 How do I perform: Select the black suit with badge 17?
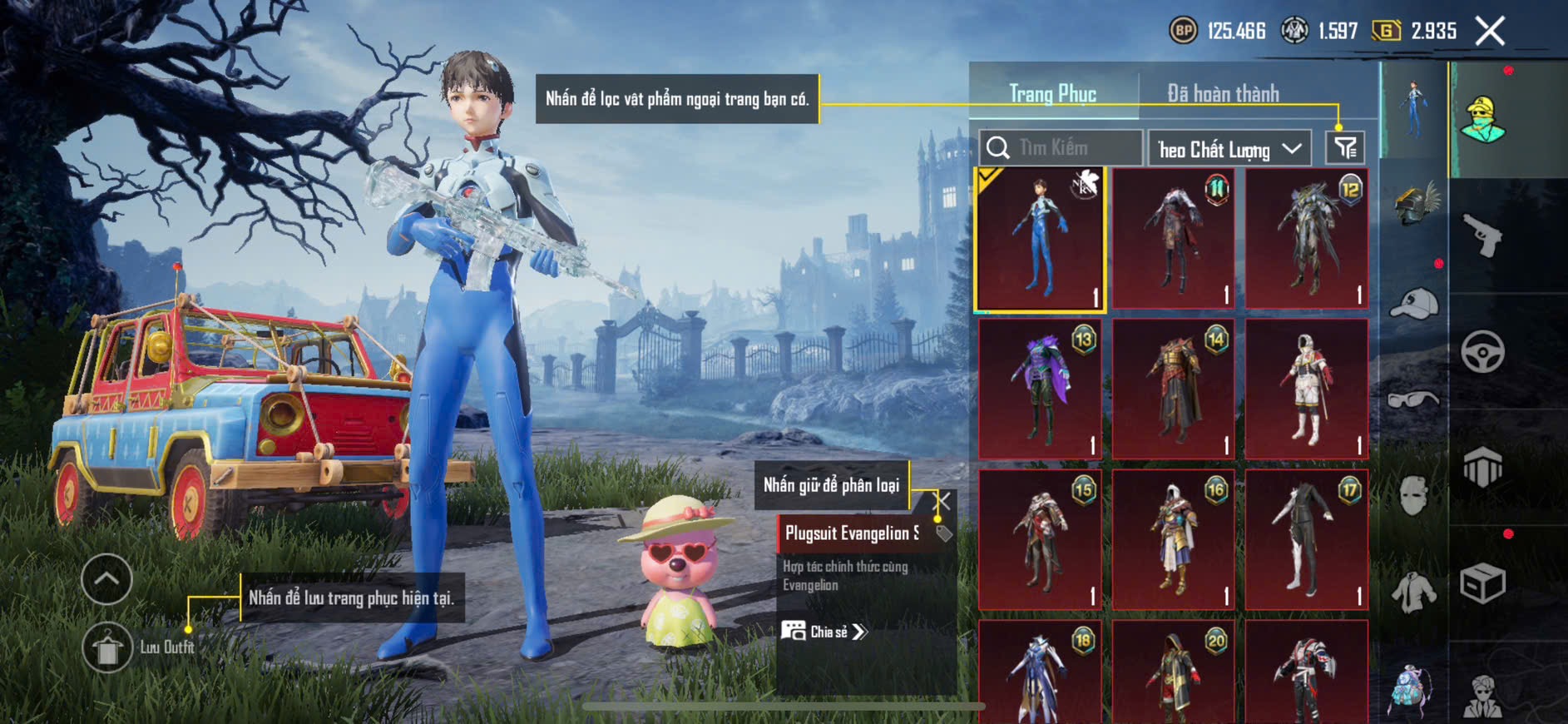click(x=1306, y=539)
